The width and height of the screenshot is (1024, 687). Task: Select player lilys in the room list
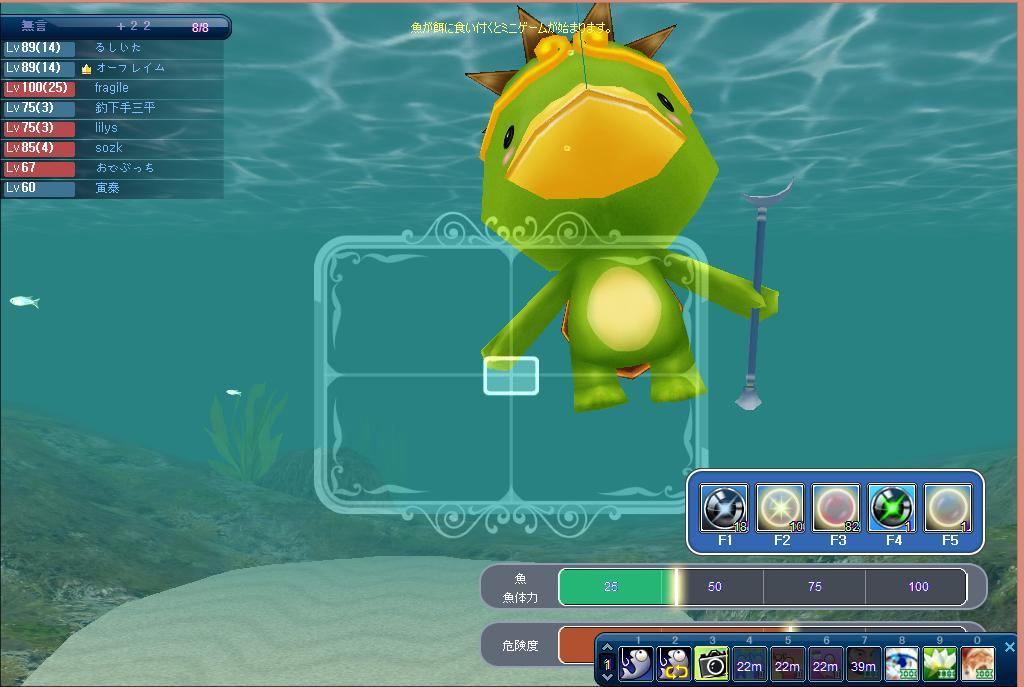coord(106,128)
